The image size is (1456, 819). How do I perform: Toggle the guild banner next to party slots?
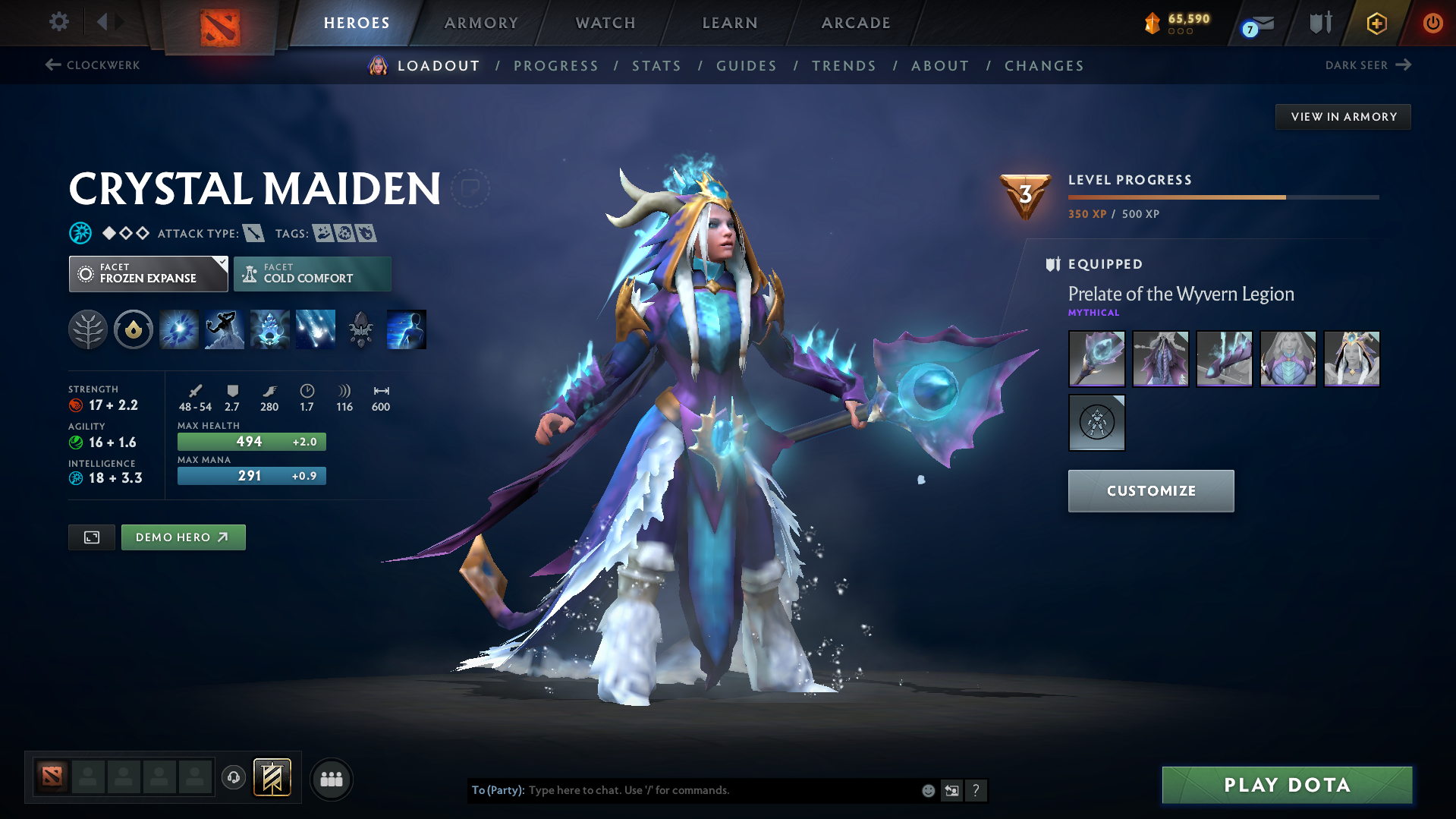click(x=271, y=778)
